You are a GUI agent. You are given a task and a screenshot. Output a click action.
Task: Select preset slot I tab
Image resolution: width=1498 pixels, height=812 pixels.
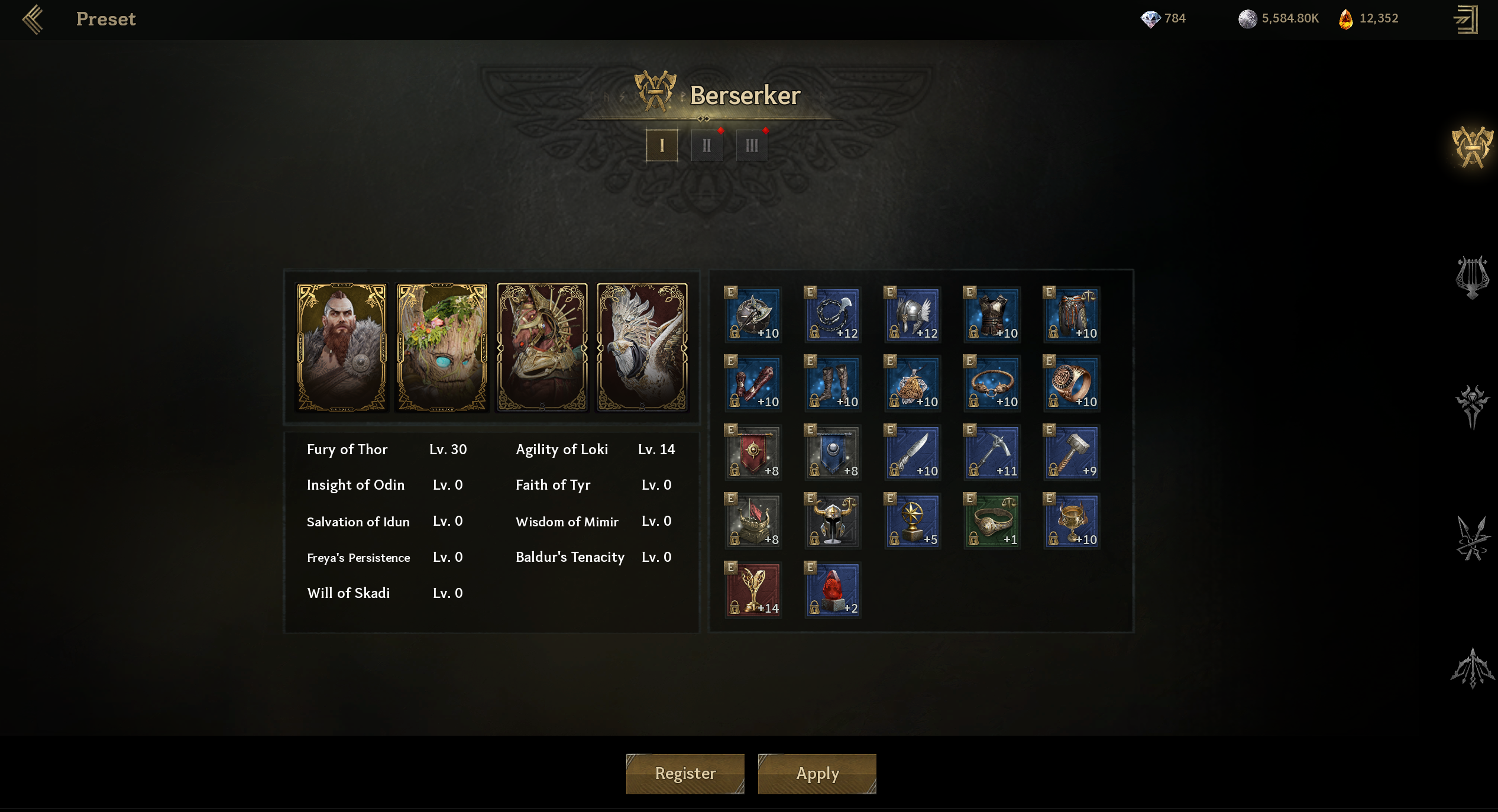pyautogui.click(x=661, y=145)
